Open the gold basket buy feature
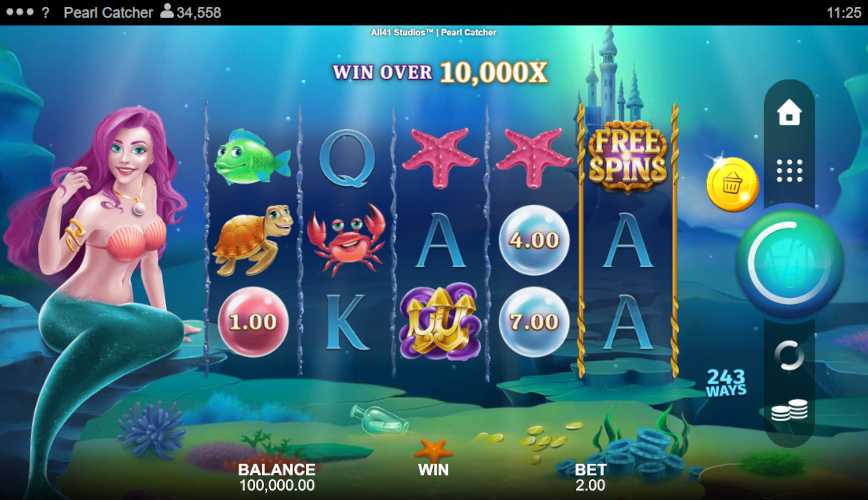Screen dimensions: 868x500 point(732,185)
